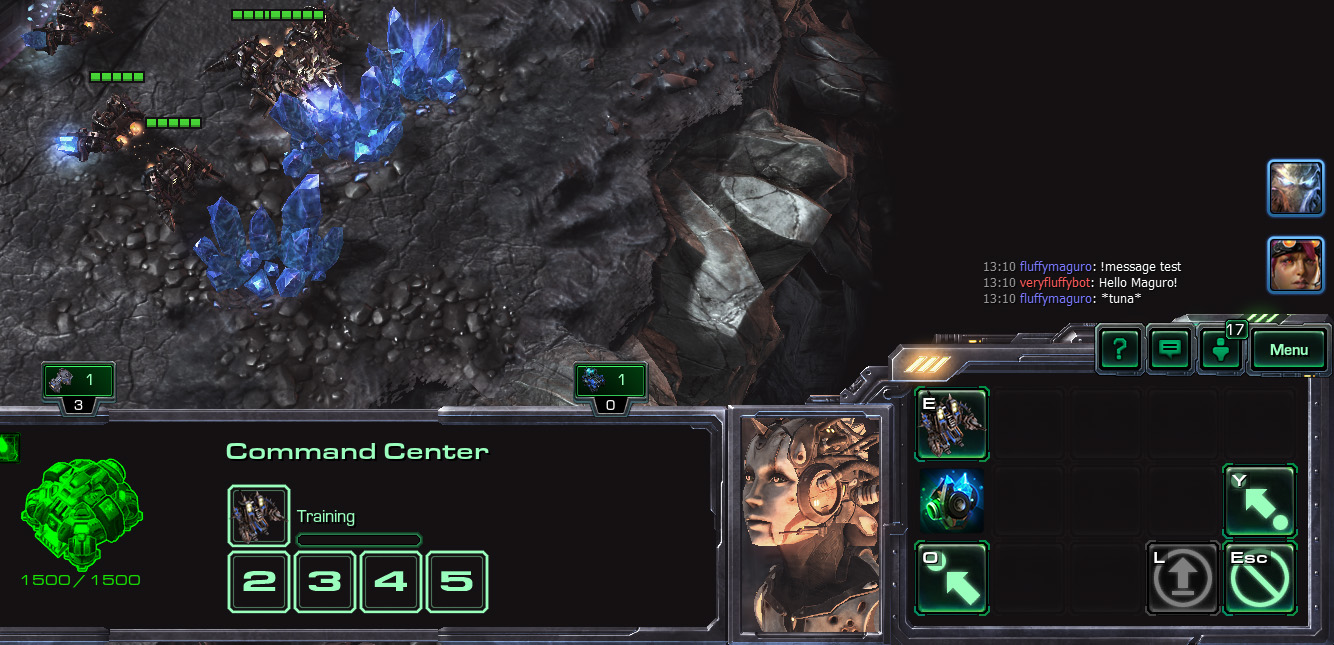Activate the blue crystal lens ability
Image resolution: width=1334 pixels, height=645 pixels.
point(952,500)
